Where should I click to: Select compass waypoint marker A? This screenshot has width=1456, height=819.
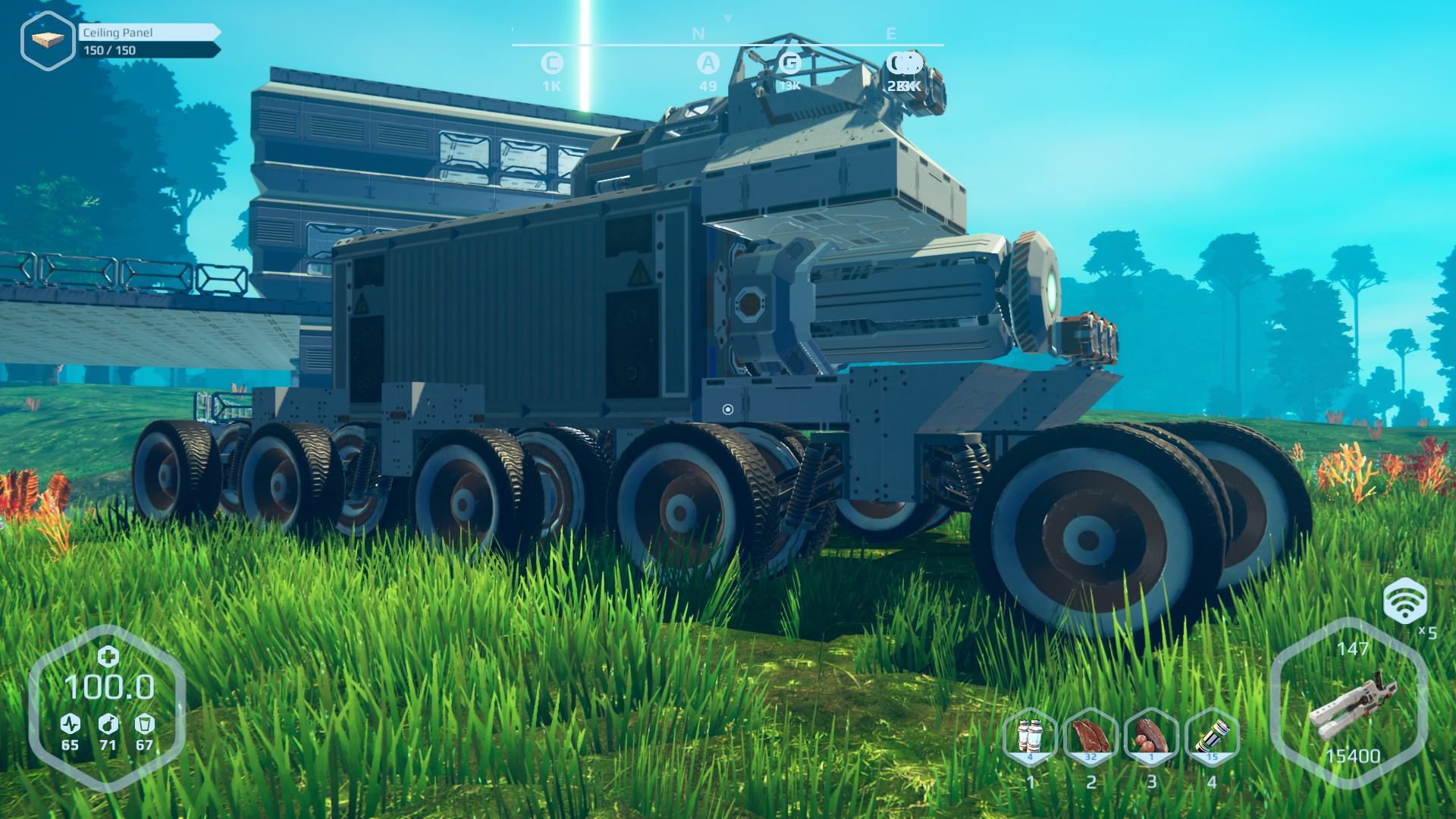[708, 63]
